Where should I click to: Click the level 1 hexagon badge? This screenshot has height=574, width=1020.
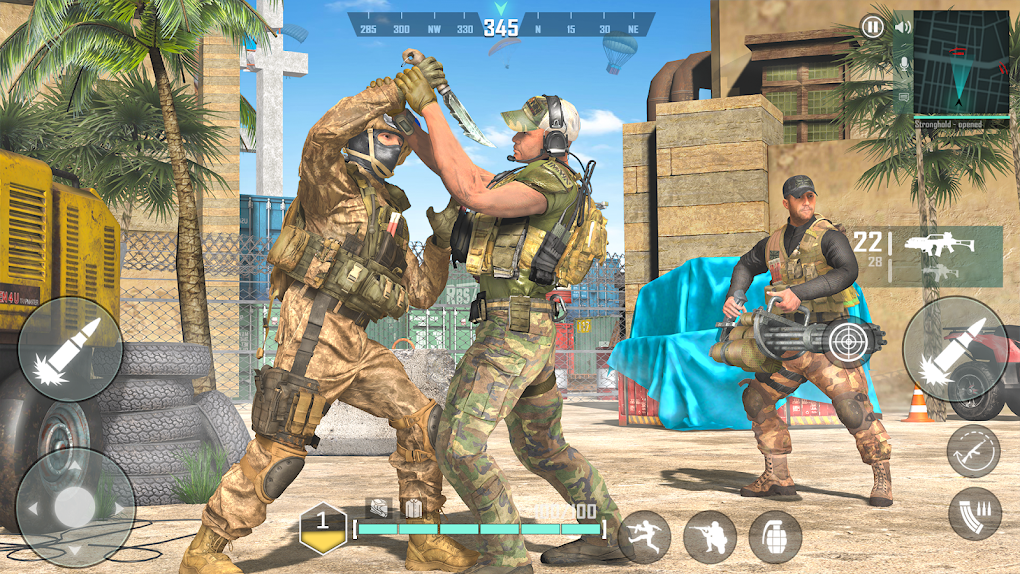(323, 527)
